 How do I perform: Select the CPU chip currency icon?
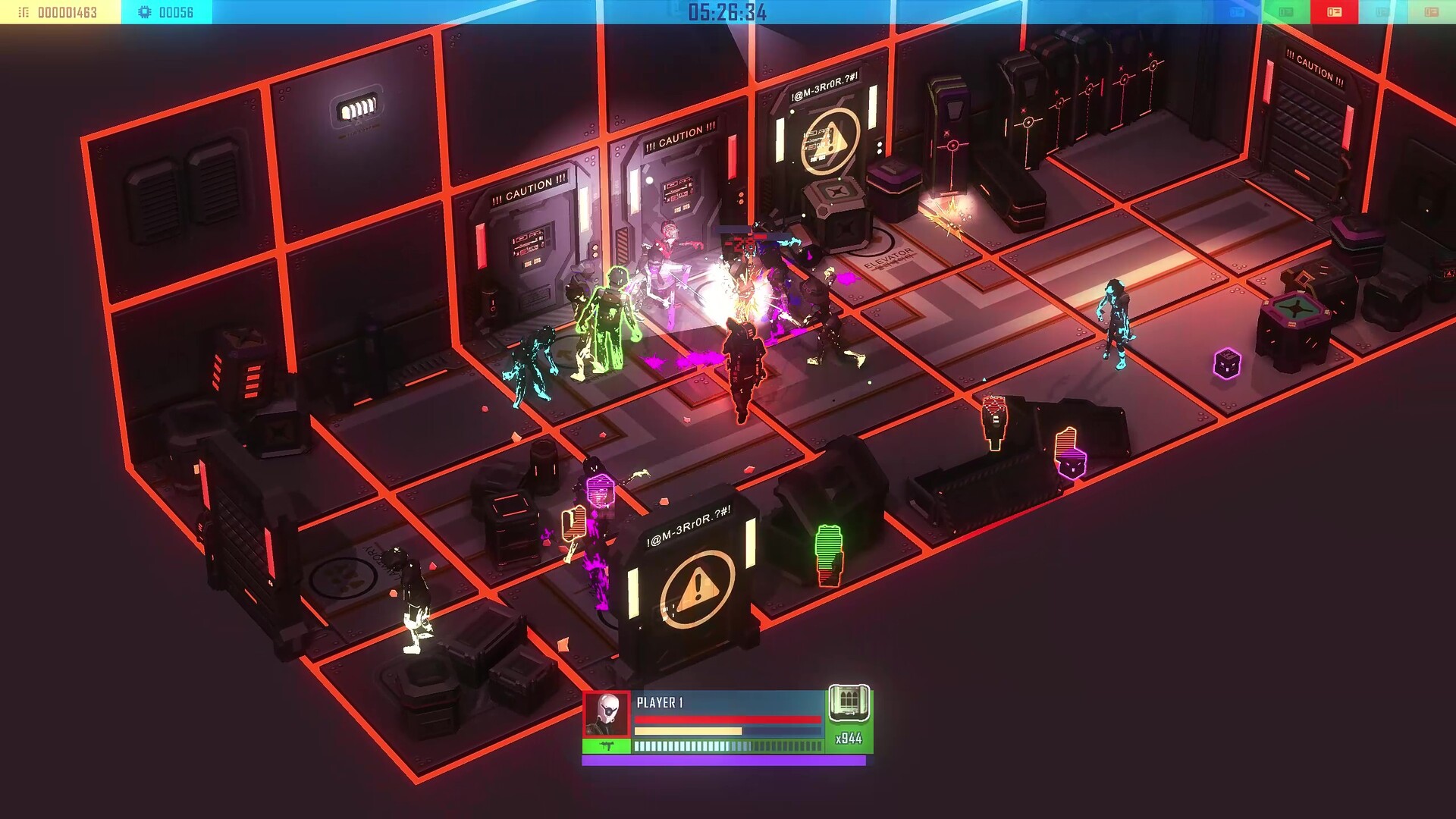[144, 11]
